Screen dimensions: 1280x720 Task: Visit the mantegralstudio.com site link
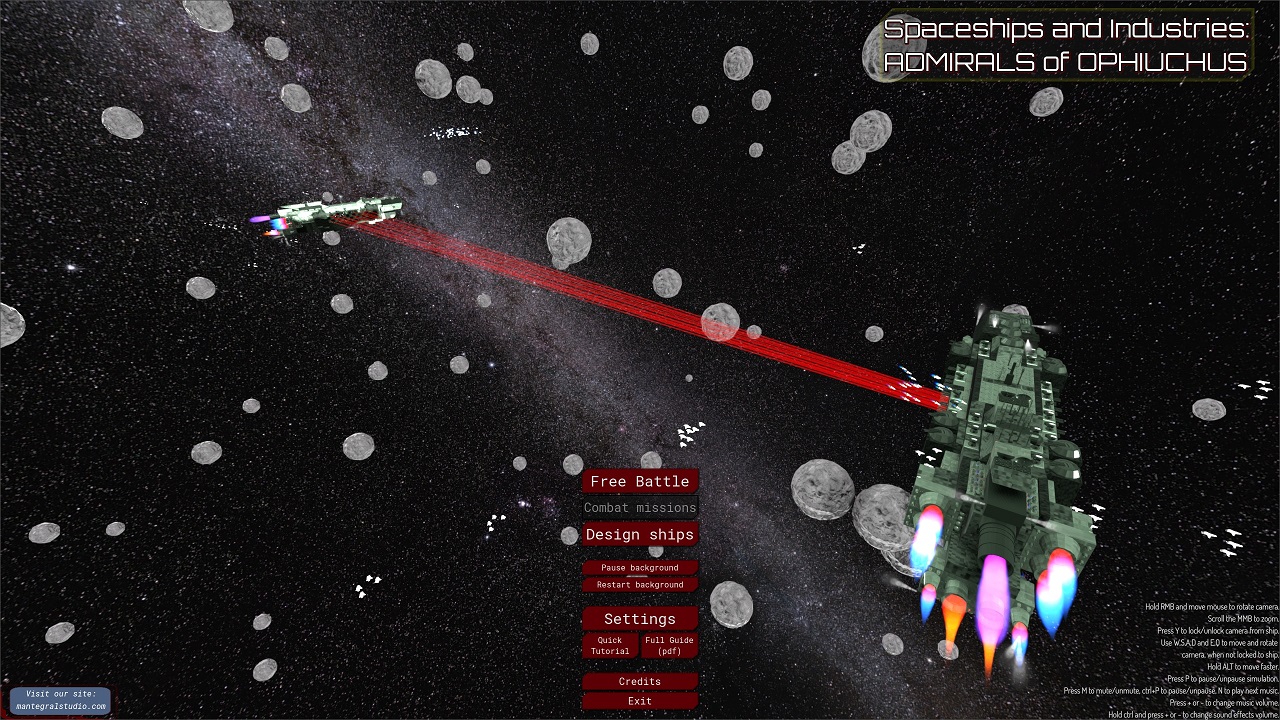point(61,700)
